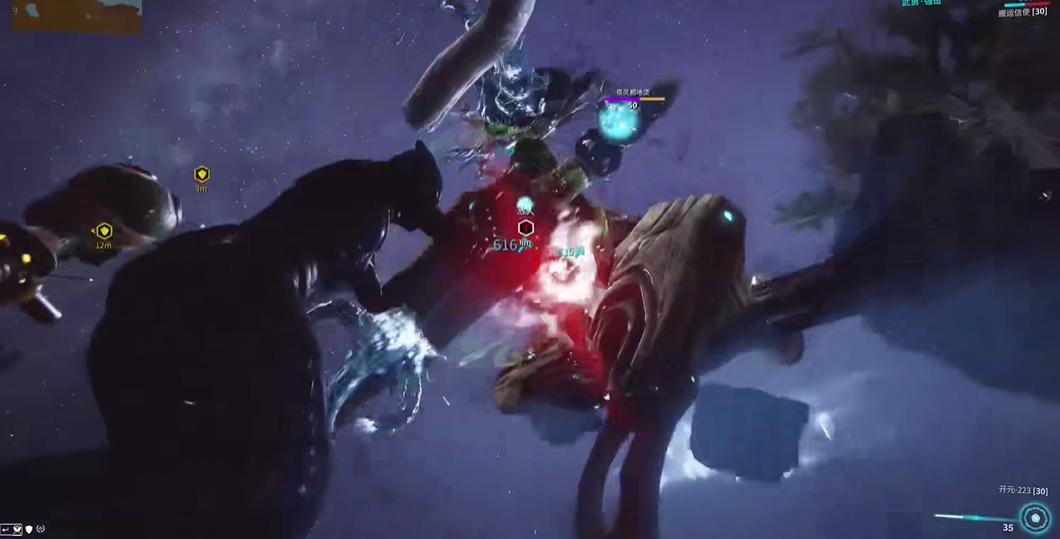Click the minimap in the corner

[x=76, y=15]
